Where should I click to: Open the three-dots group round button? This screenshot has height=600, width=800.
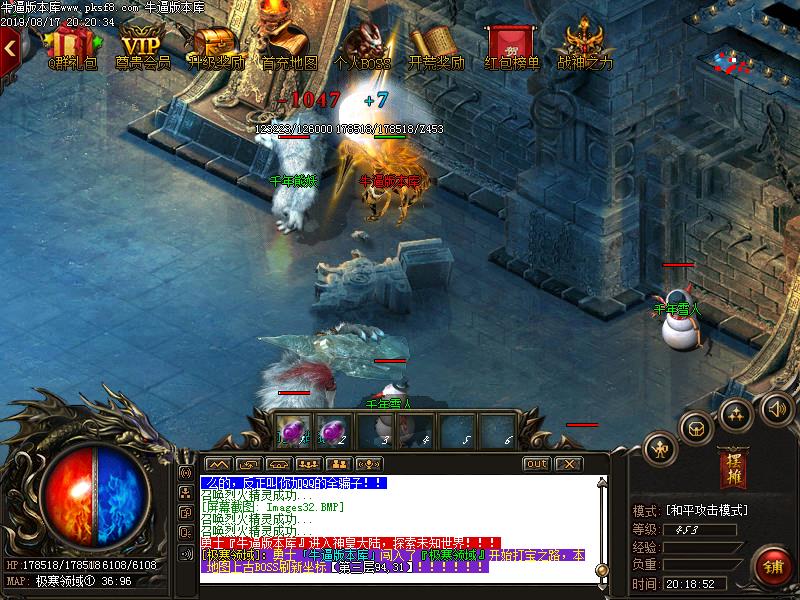tap(735, 413)
